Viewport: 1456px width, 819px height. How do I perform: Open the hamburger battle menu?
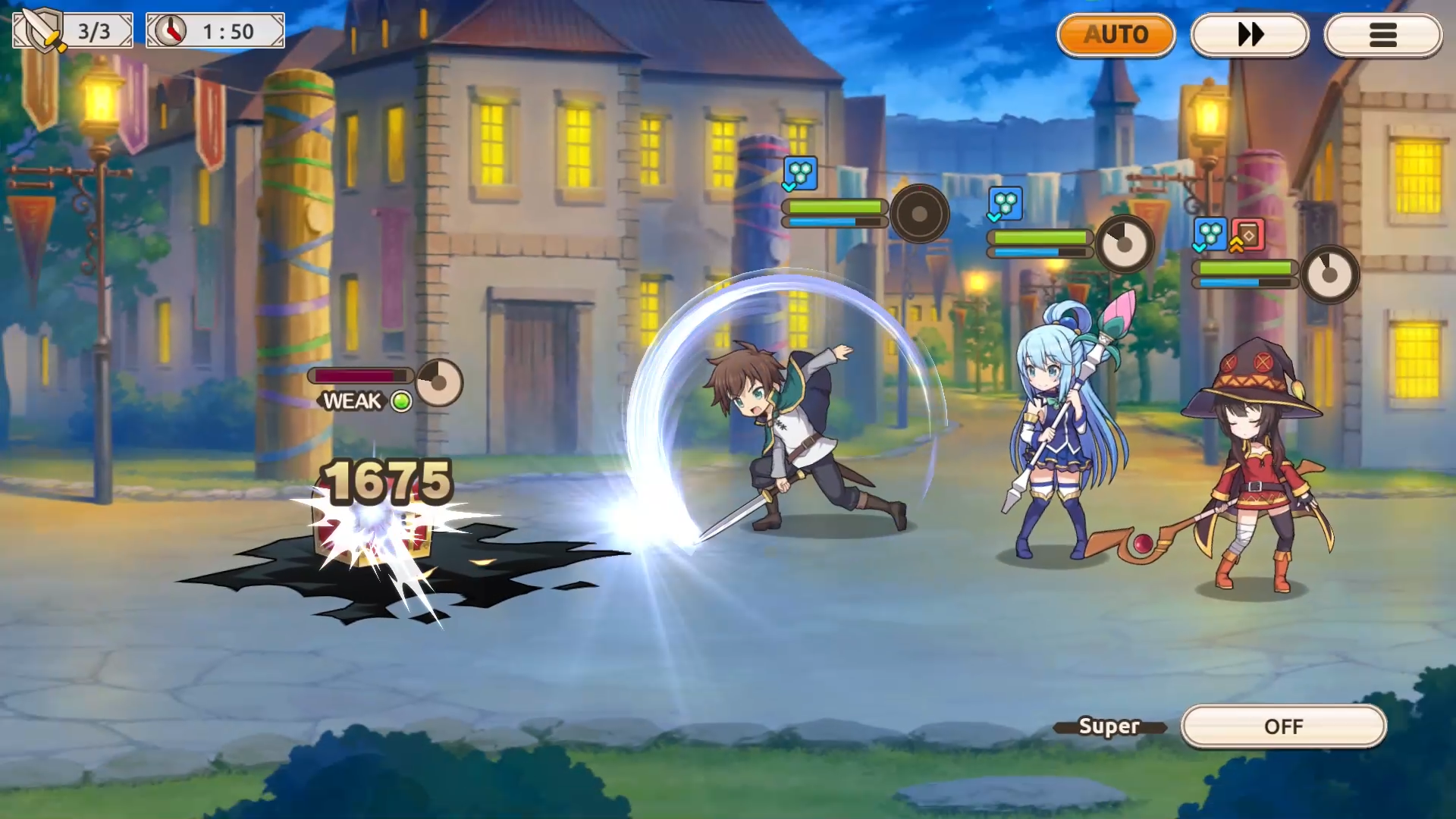(1383, 34)
